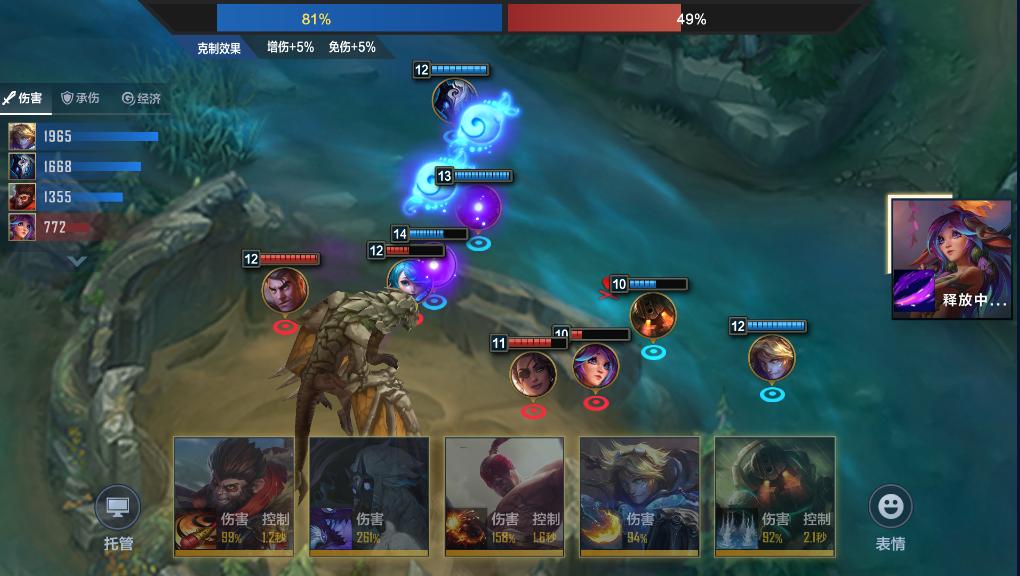Open the 承伤 damage-taken tab
Image resolution: width=1020 pixels, height=576 pixels.
[x=81, y=98]
